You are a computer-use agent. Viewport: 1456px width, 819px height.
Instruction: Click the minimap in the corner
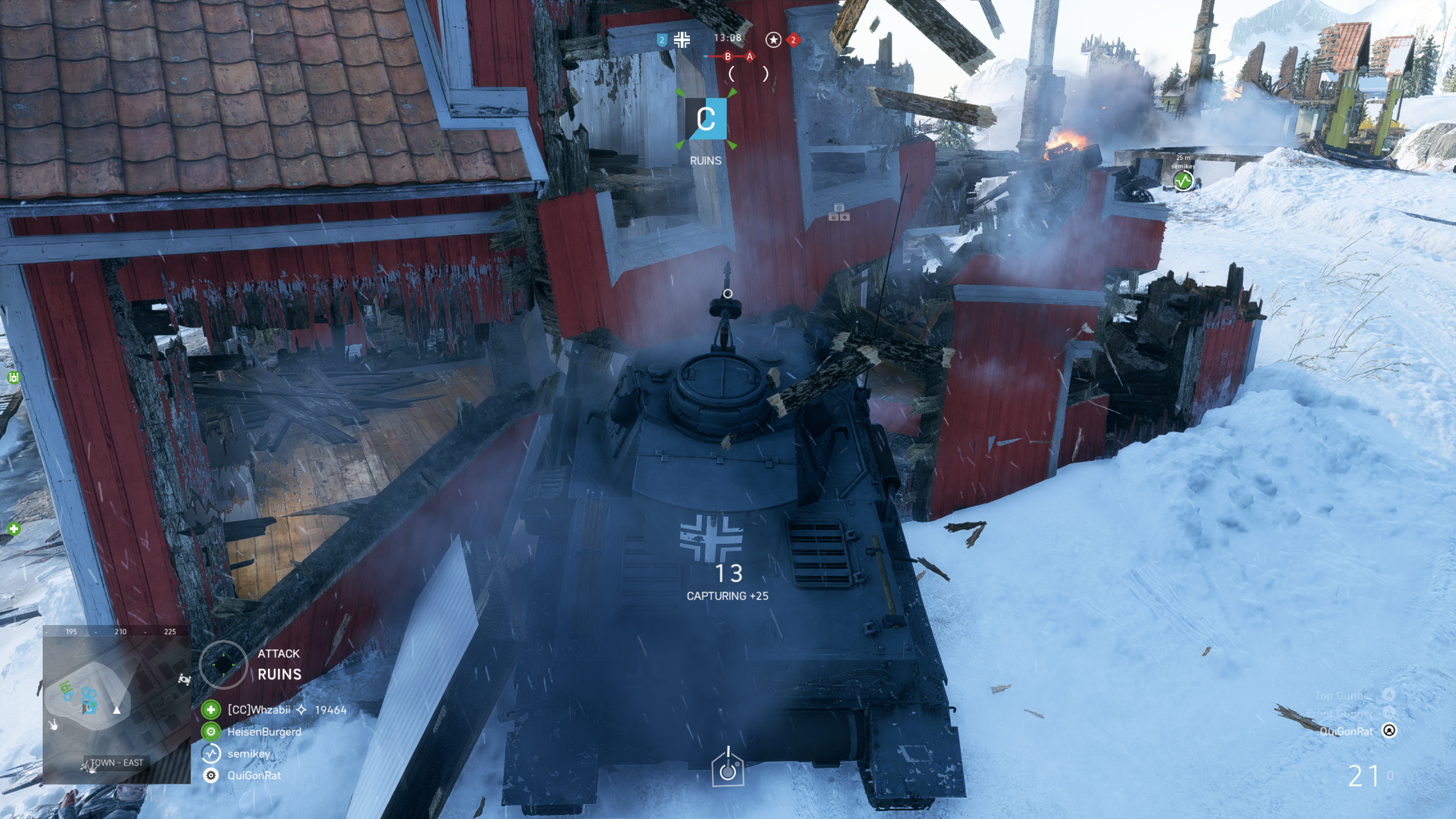[117, 705]
